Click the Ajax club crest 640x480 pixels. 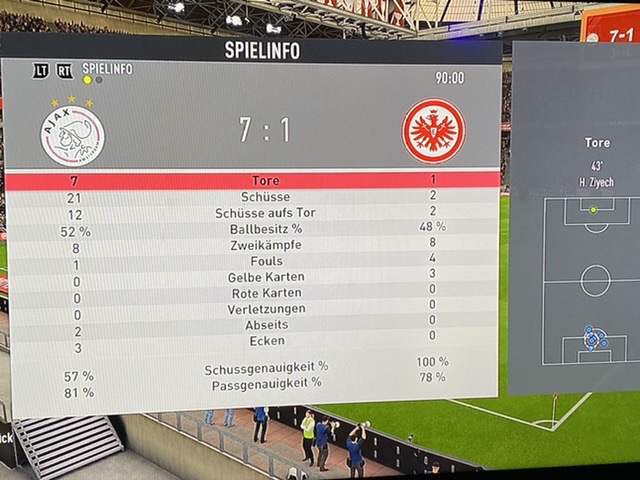pos(72,134)
